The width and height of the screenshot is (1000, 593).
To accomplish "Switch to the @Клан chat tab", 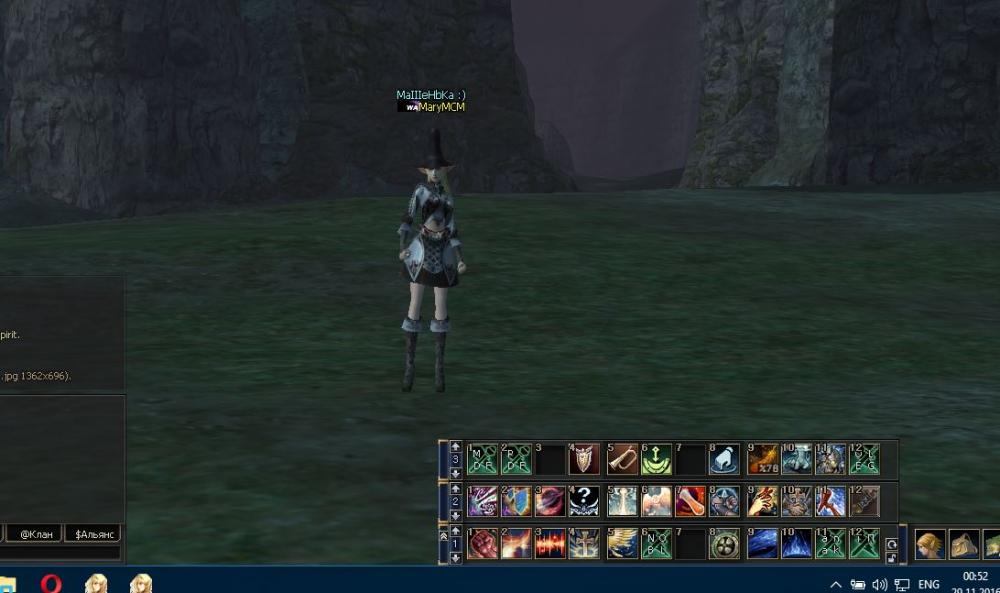I will point(39,534).
